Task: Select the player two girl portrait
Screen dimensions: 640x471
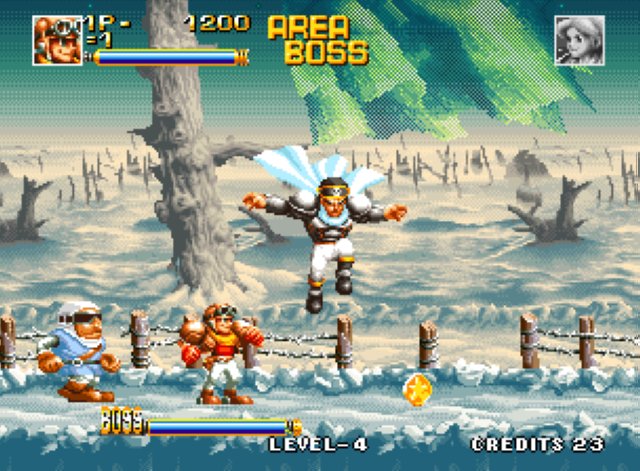Action: (580, 40)
